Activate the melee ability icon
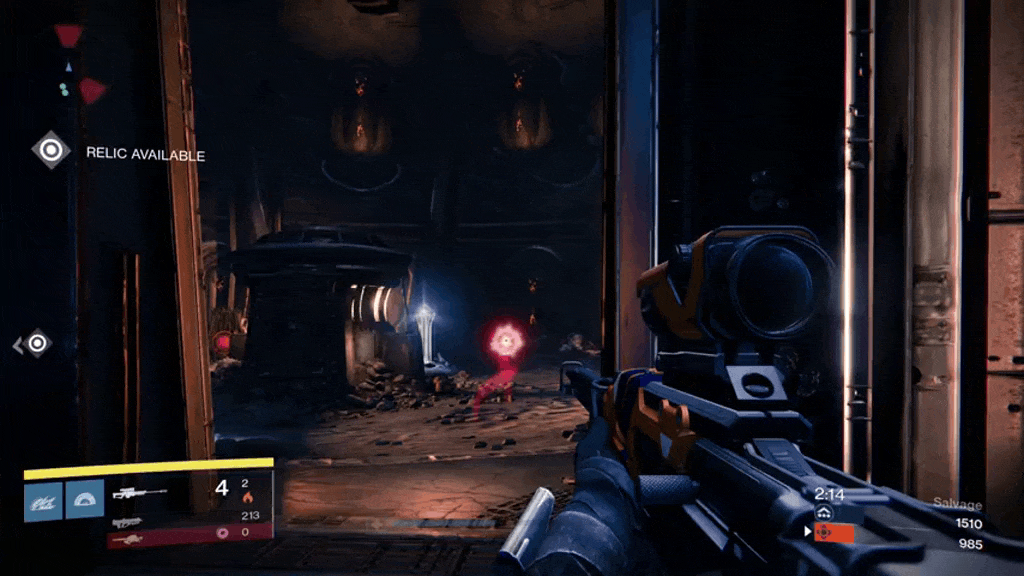This screenshot has height=576, width=1024. point(84,500)
